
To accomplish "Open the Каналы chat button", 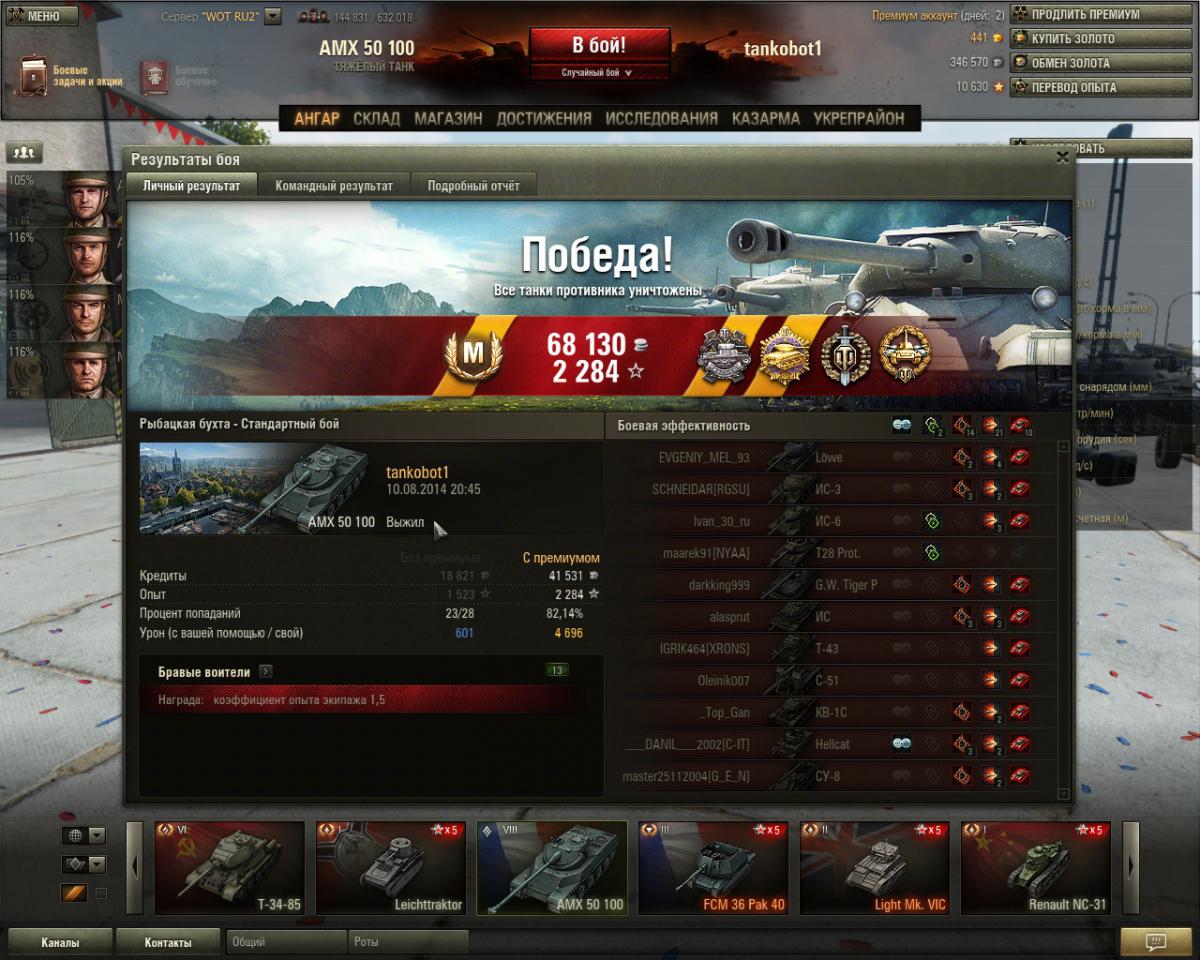I will 60,942.
